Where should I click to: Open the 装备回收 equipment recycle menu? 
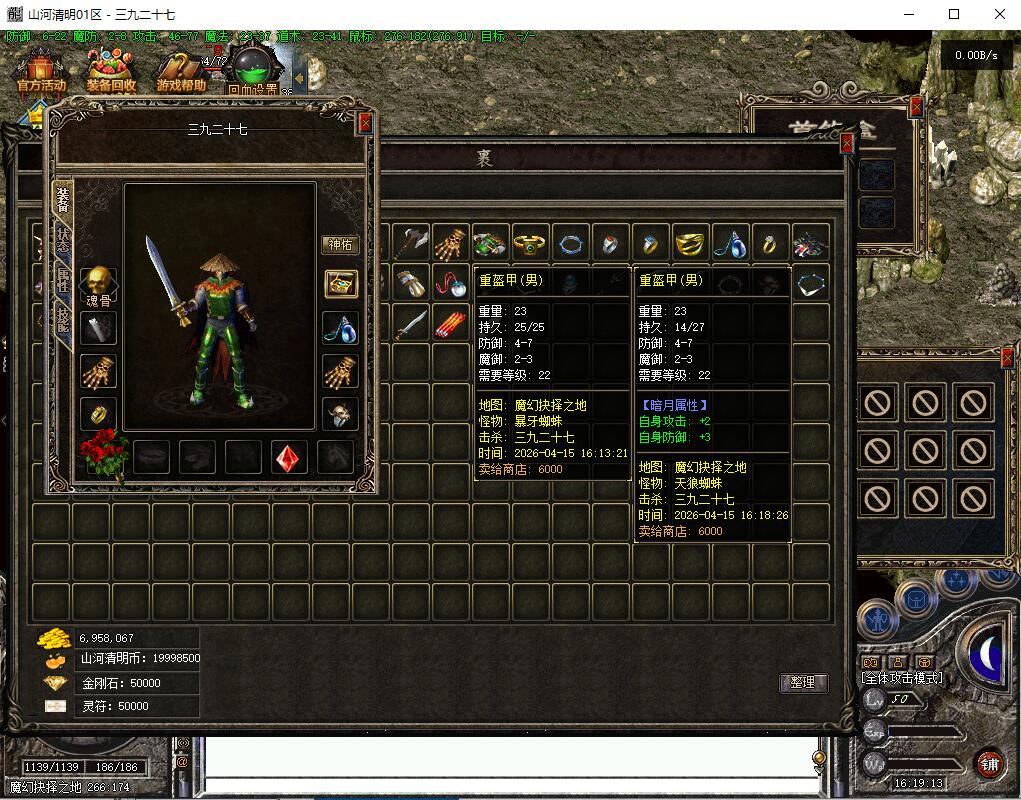click(x=111, y=73)
